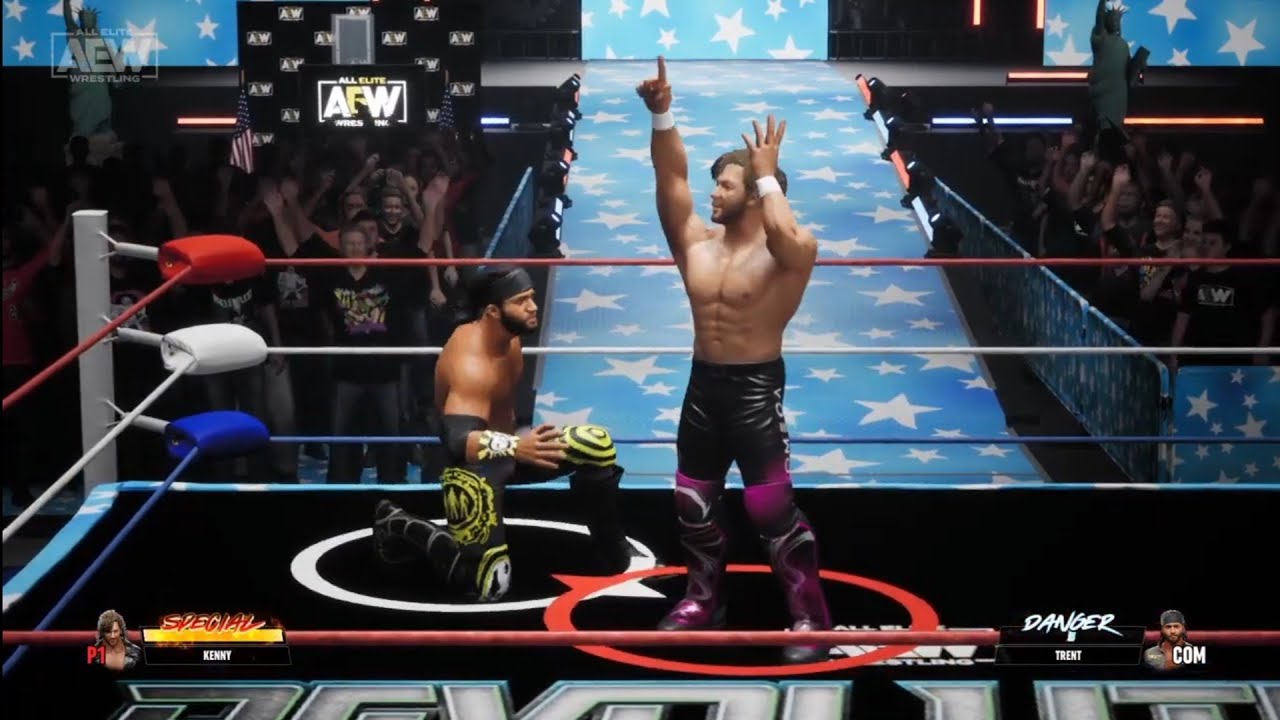Click the TRENT name plate

click(1069, 656)
